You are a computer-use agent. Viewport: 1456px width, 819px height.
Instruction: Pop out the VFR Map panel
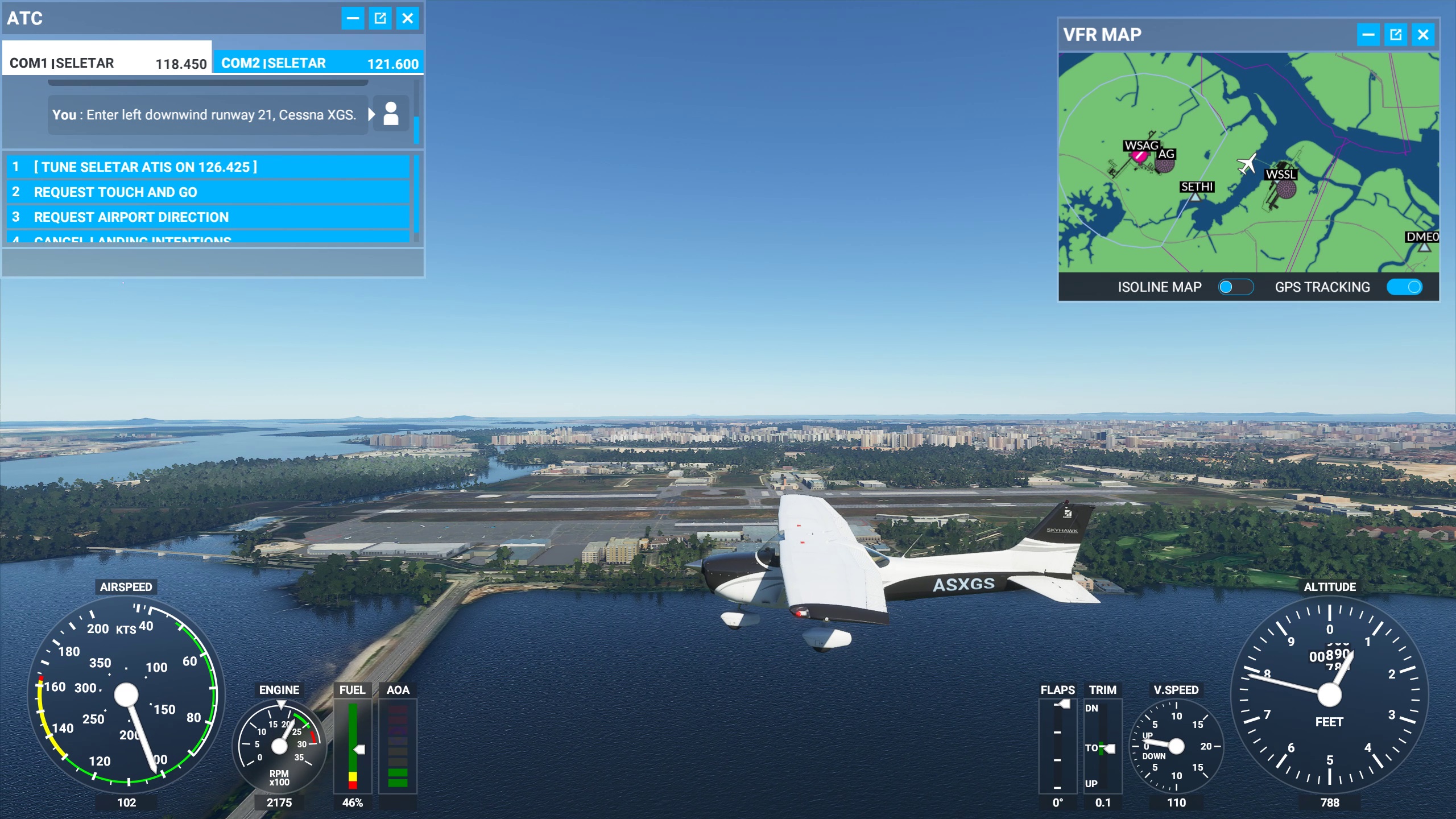tap(1396, 35)
